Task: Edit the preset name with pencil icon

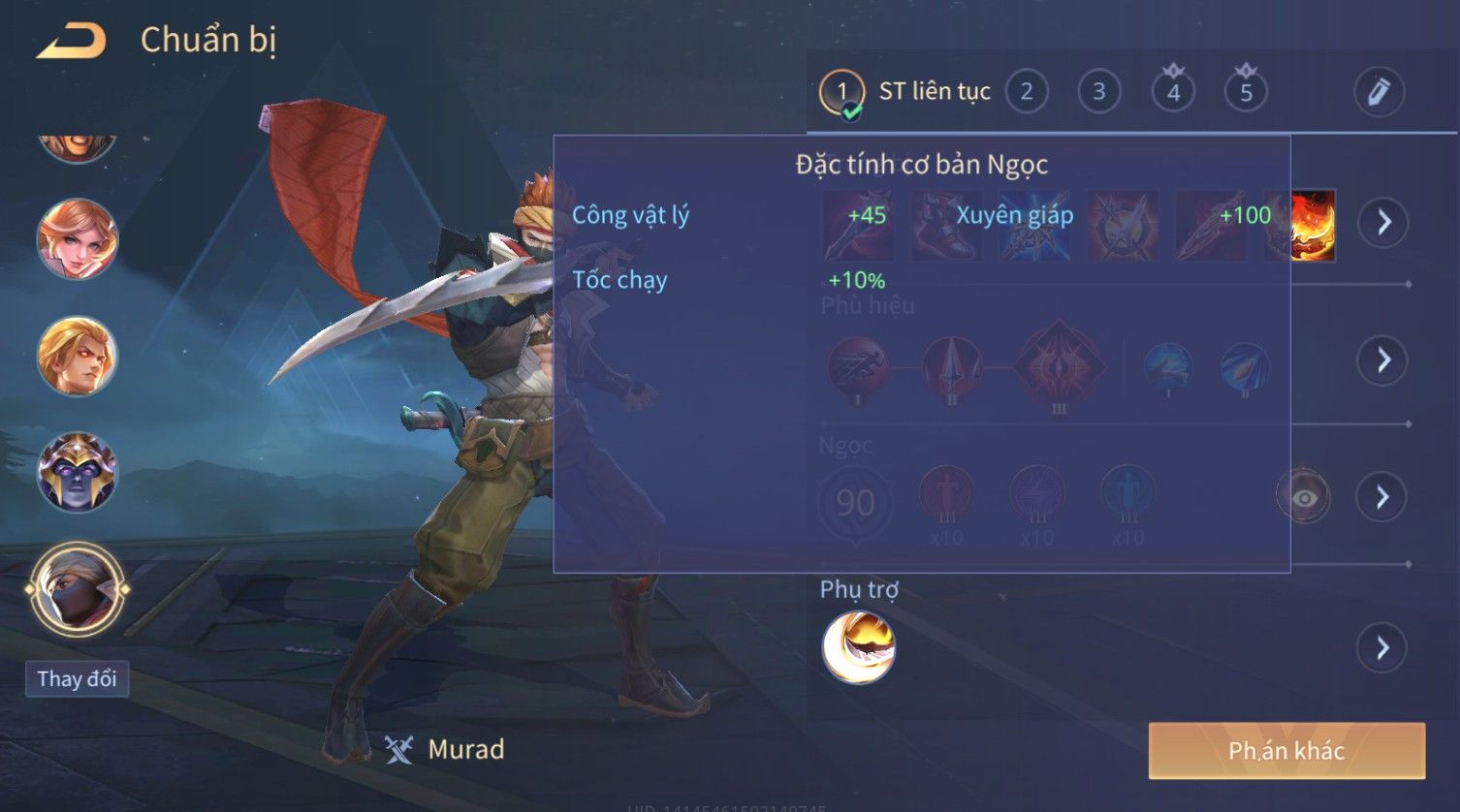Action: click(1379, 92)
